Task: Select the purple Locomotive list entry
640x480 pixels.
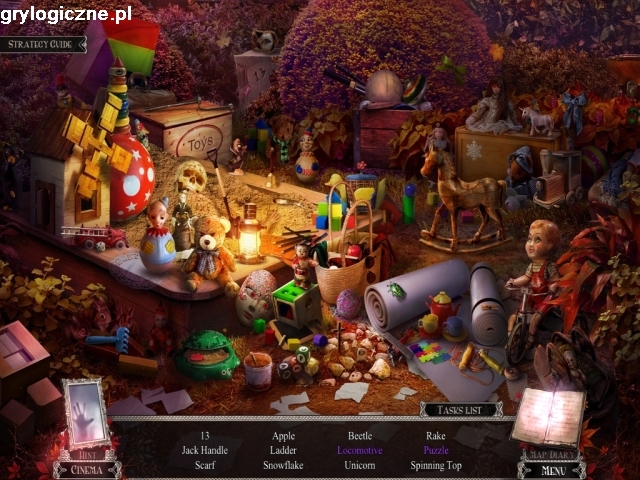Action: 360,451
